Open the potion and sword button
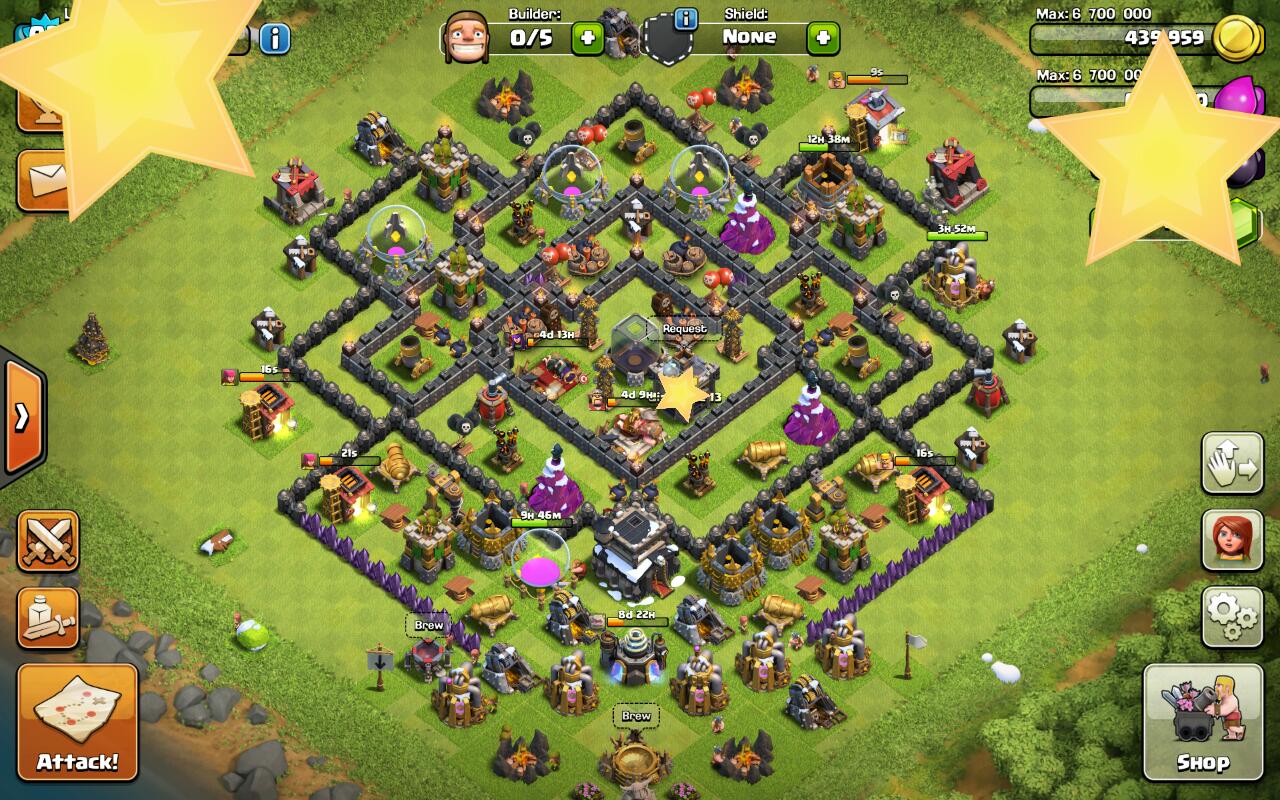This screenshot has height=800, width=1280. pyautogui.click(x=48, y=617)
